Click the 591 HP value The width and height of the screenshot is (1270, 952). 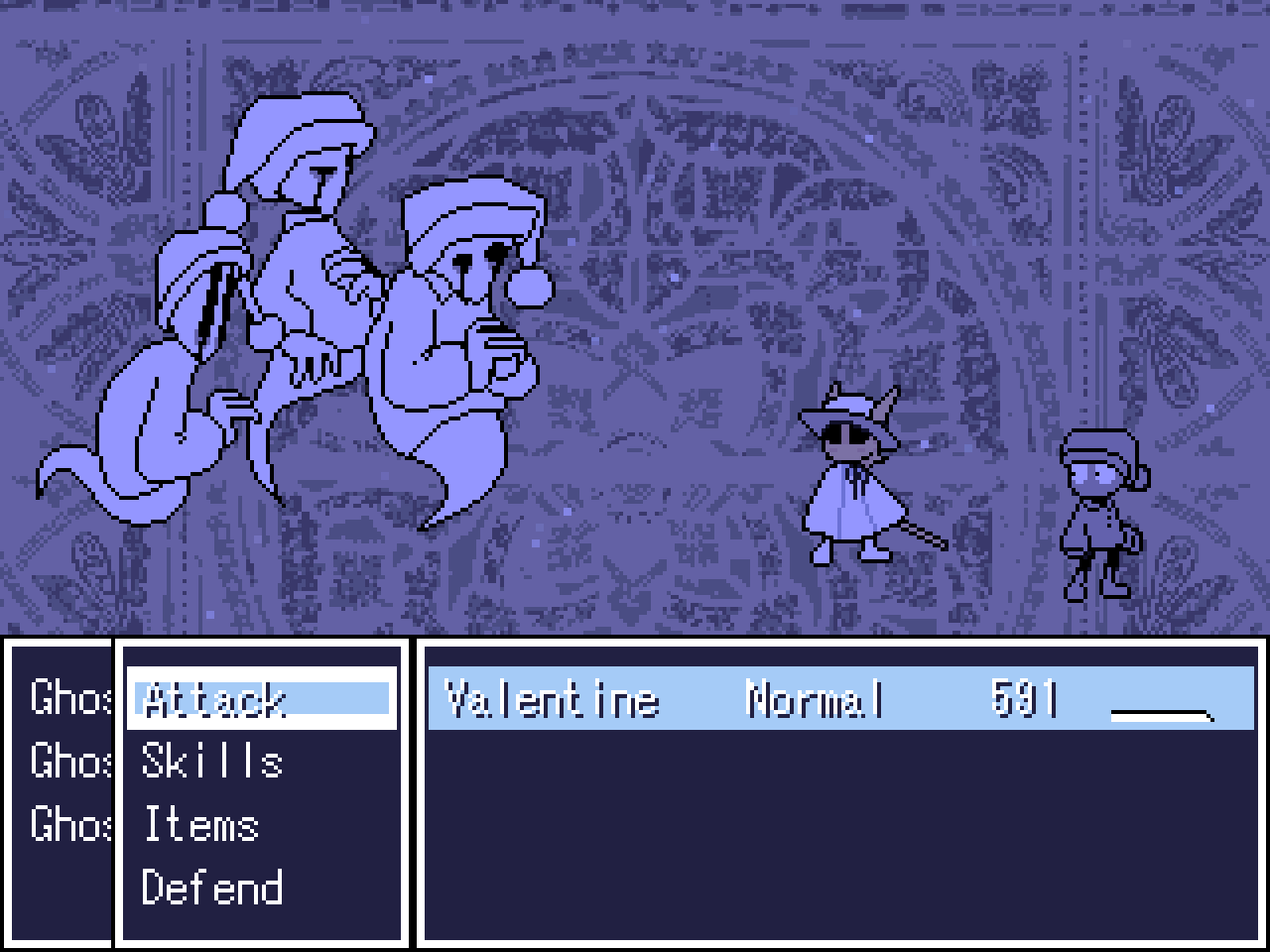click(1024, 698)
